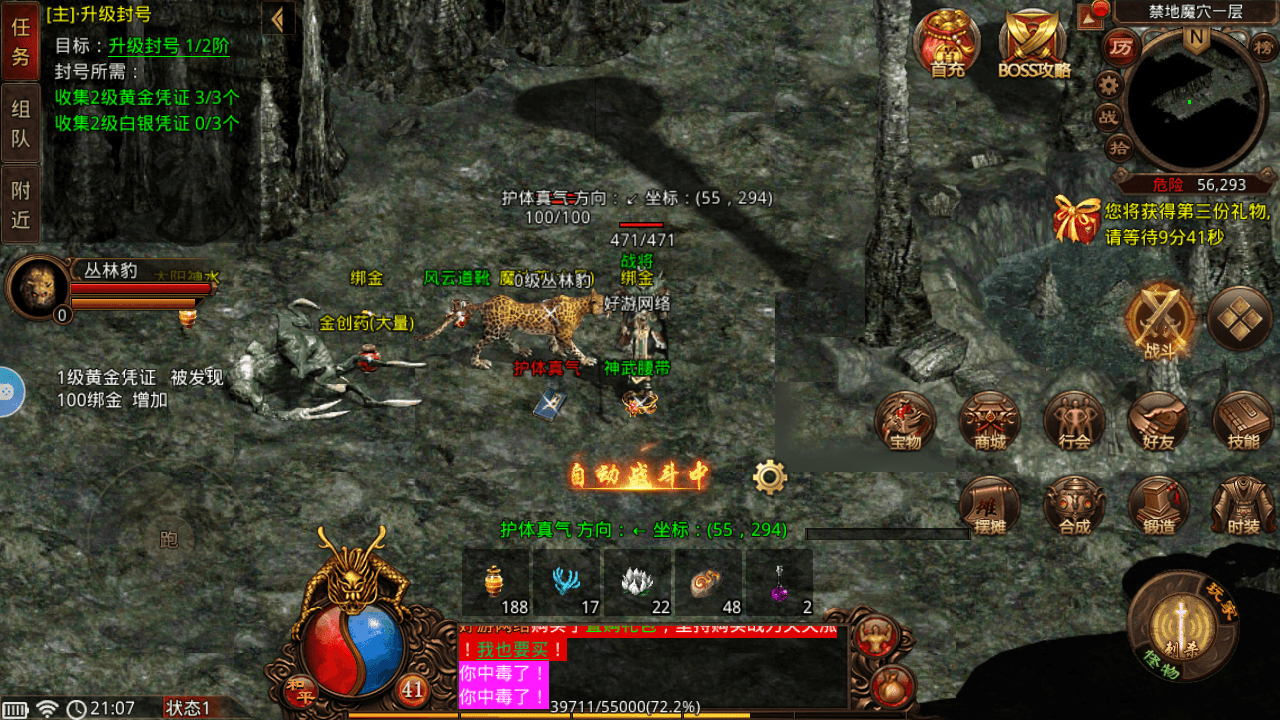Open the circular minimap
The image size is (1280, 720).
(x=1188, y=100)
